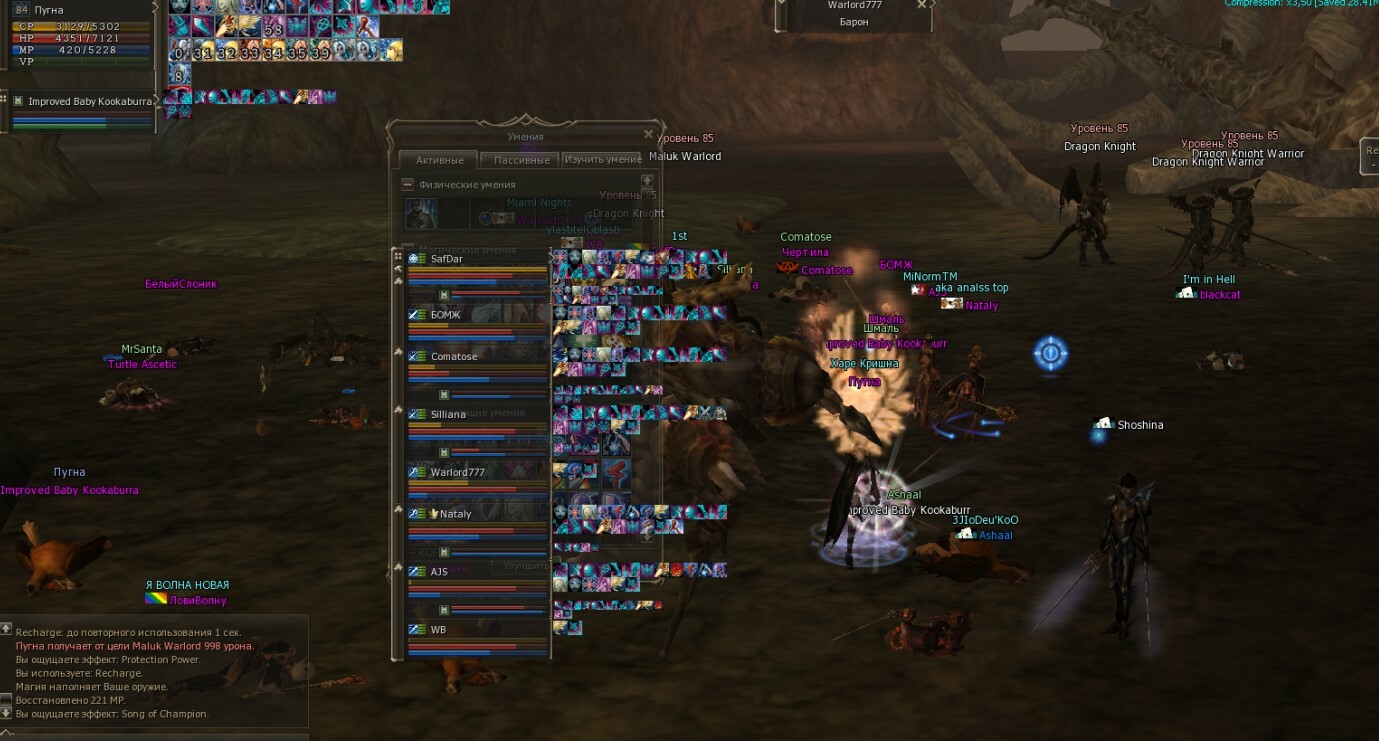Click the skill list scroll-up arrow
This screenshot has height=741, width=1379.
point(647,181)
